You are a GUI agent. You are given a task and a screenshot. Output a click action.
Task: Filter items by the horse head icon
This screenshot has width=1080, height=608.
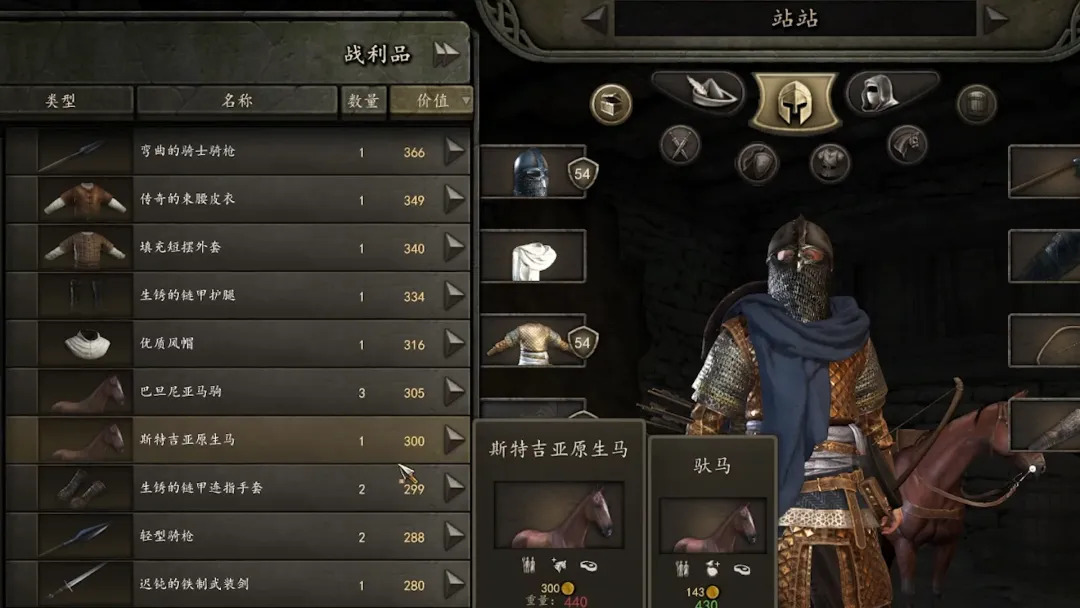point(906,146)
